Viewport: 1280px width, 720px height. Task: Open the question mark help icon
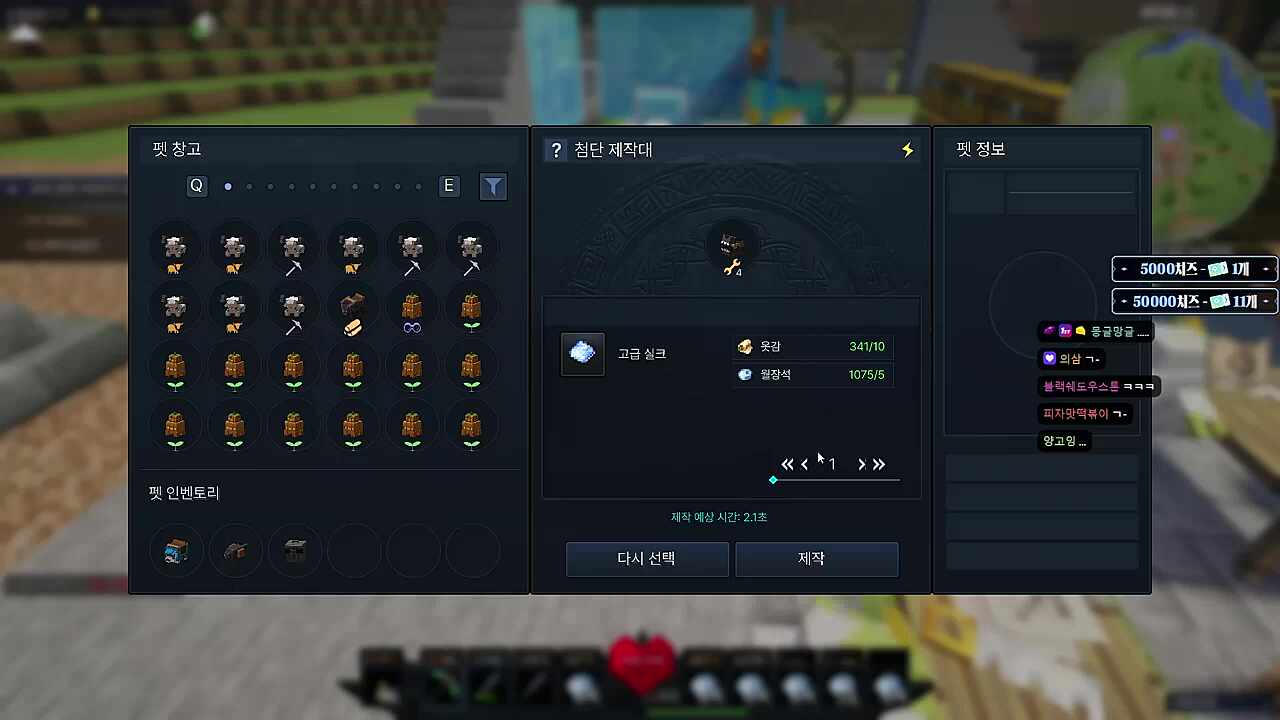pyautogui.click(x=556, y=149)
